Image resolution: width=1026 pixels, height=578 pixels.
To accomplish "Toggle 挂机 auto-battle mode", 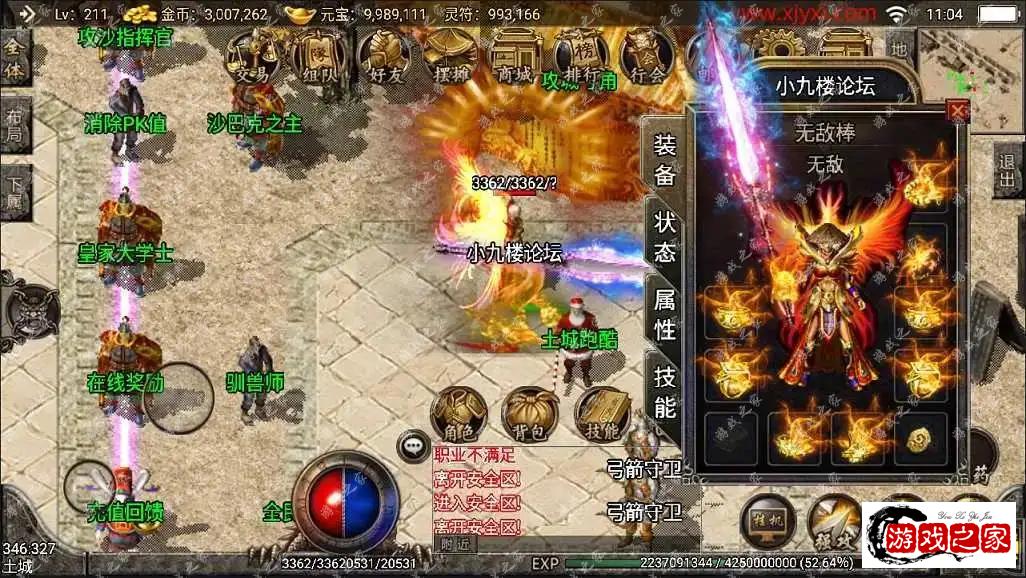I will 768,521.
